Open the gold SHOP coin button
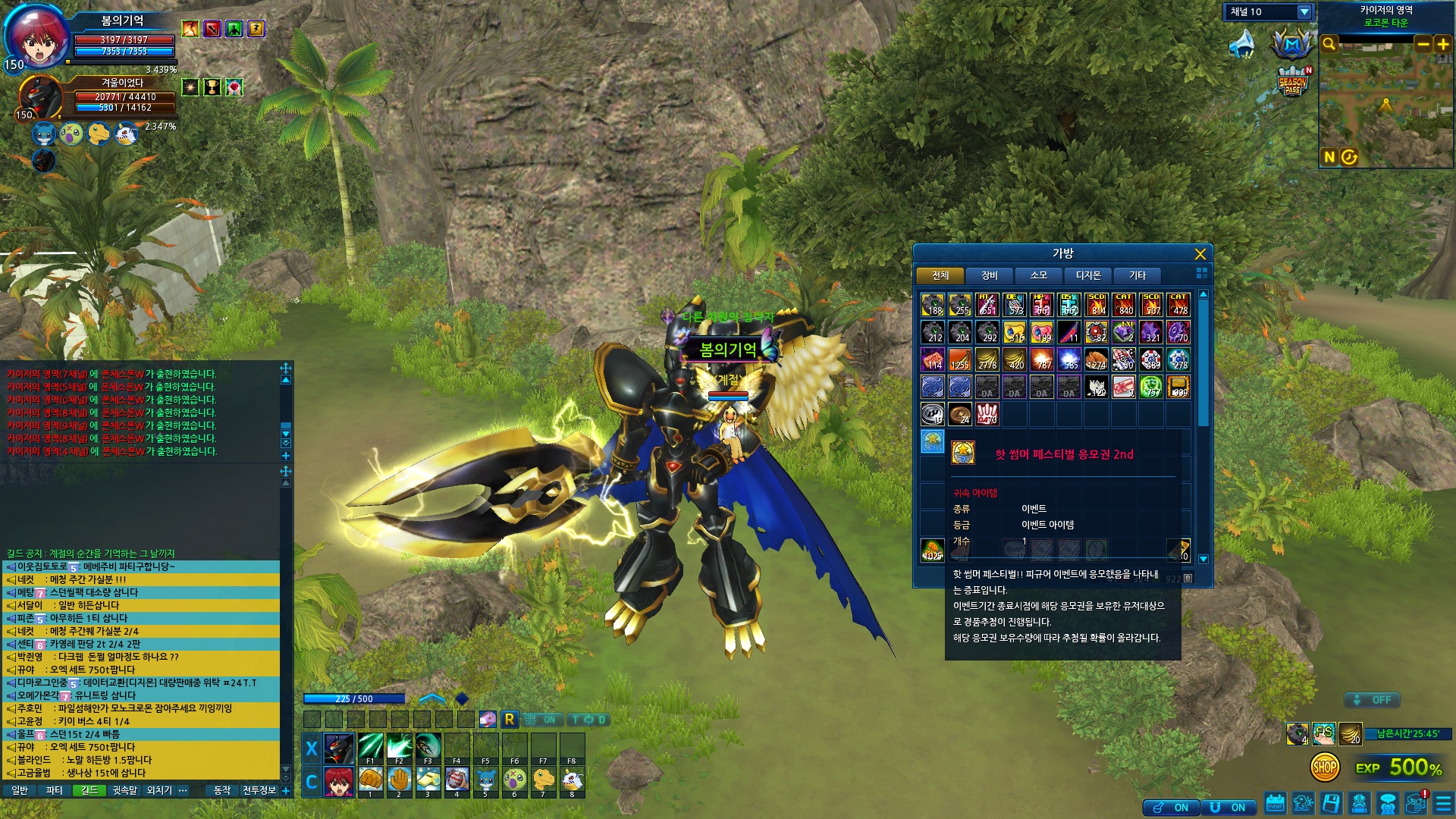Screen dimensions: 1456x819 pos(1324,767)
